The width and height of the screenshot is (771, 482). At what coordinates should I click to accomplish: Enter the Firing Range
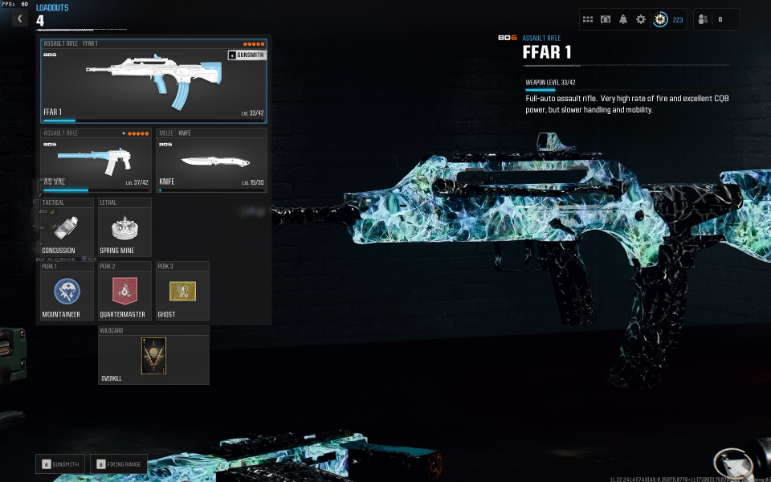119,464
